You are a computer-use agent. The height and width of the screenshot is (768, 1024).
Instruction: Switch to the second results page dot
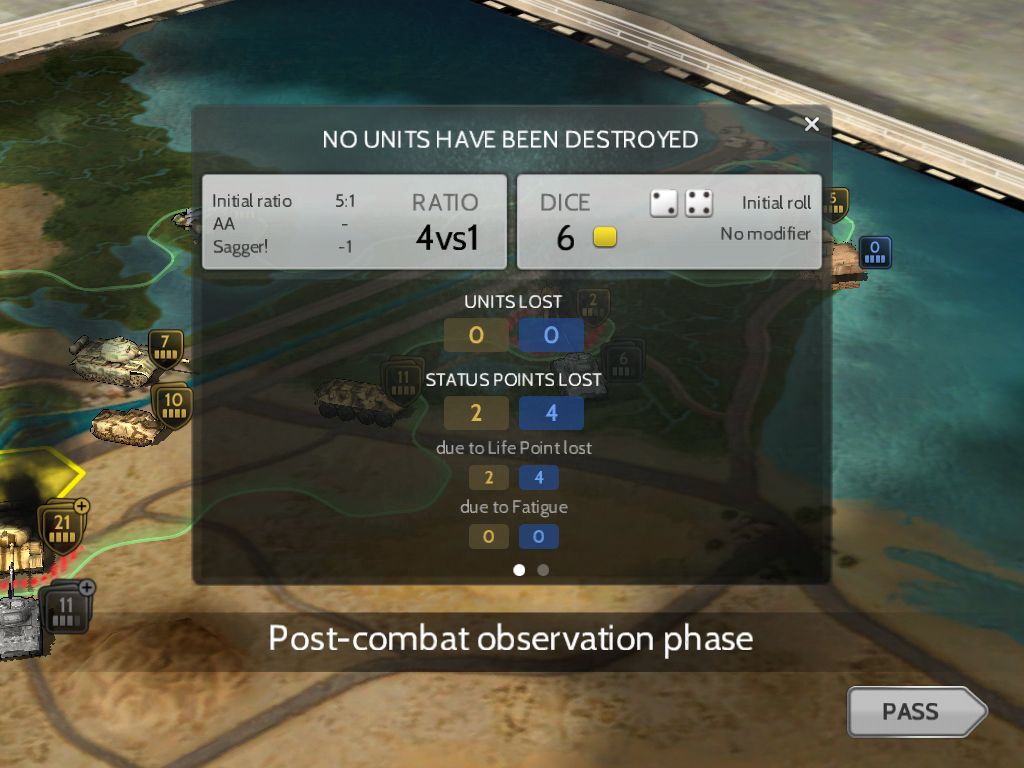543,570
